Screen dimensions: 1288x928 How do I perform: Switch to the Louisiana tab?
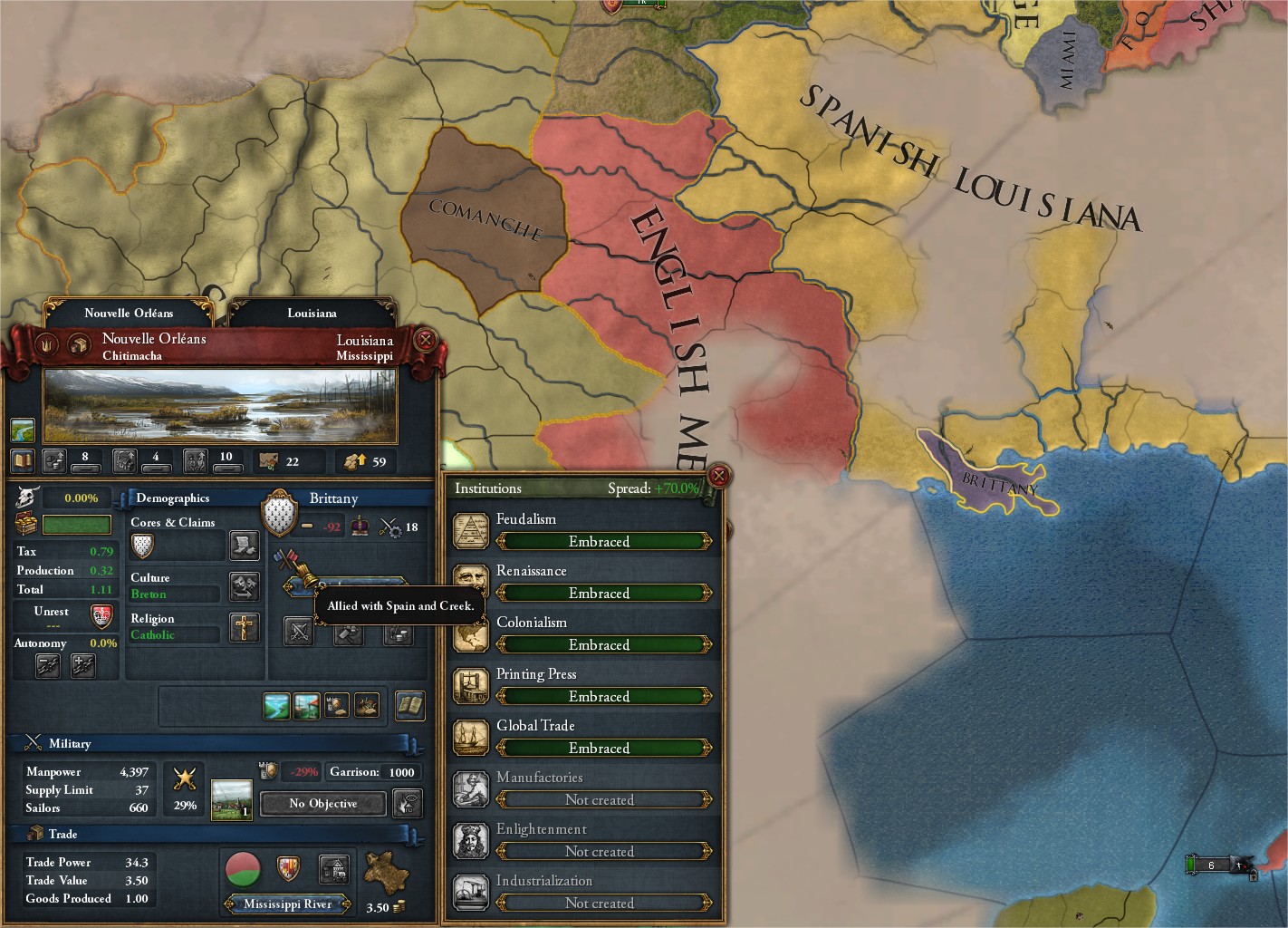(x=312, y=313)
